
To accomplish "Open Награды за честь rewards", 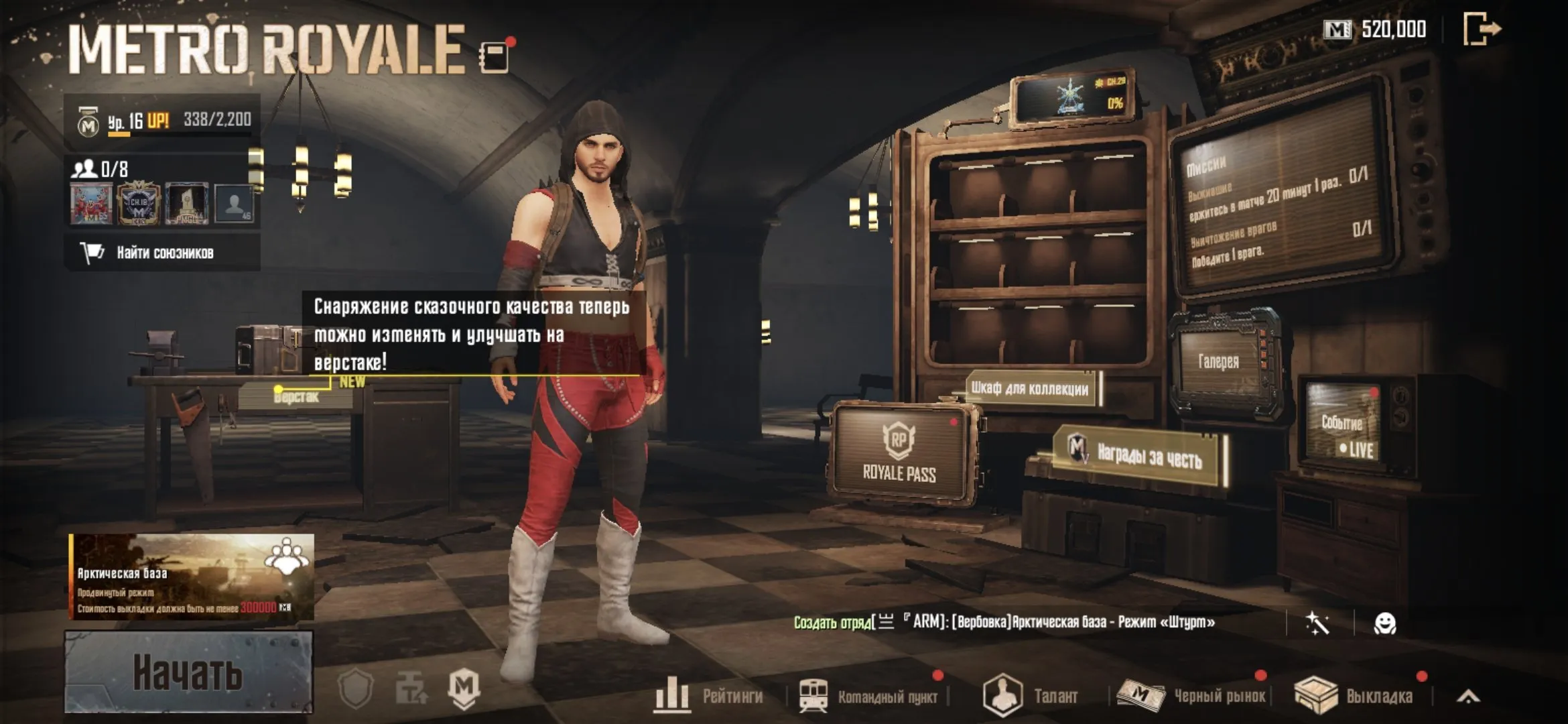I will [x=1139, y=456].
